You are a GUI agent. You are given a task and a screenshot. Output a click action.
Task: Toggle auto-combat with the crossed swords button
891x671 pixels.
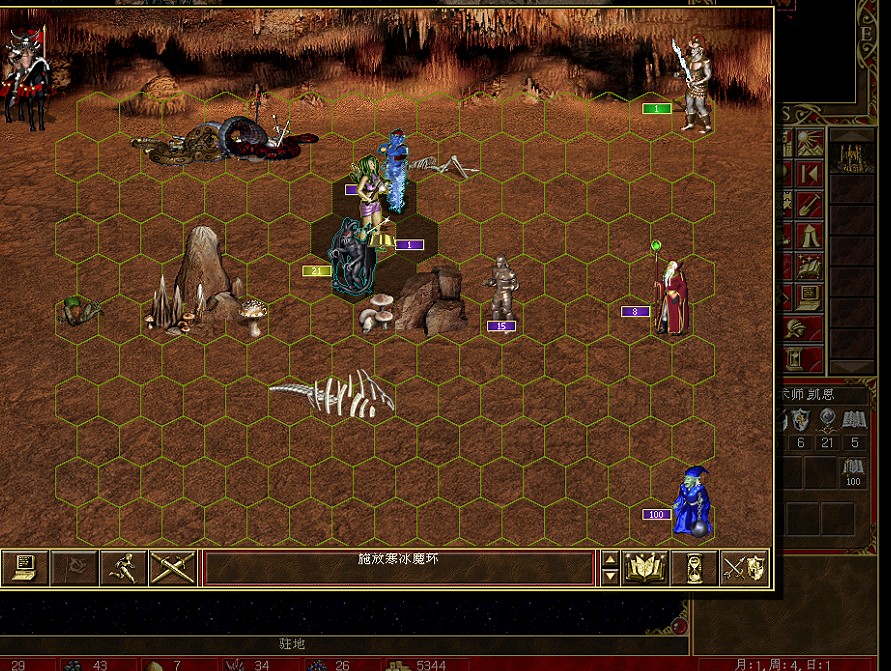click(172, 567)
